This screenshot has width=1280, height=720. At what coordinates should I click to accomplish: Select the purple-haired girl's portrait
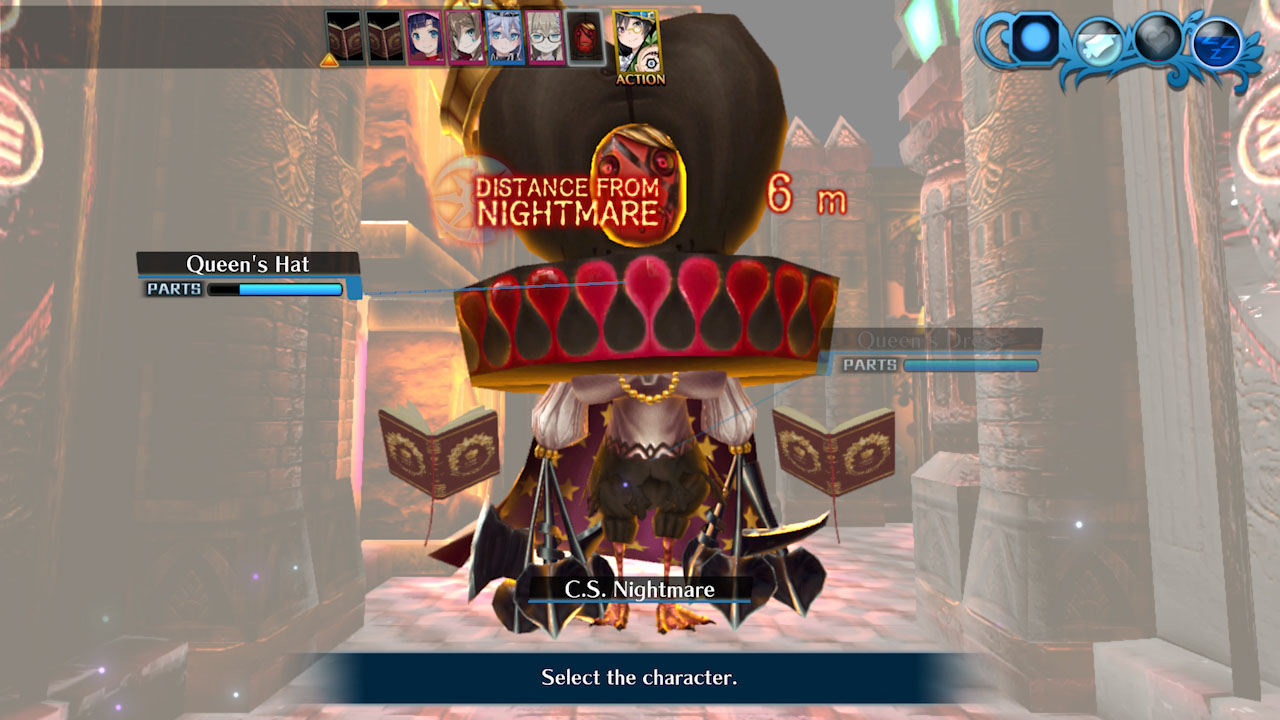pos(424,37)
